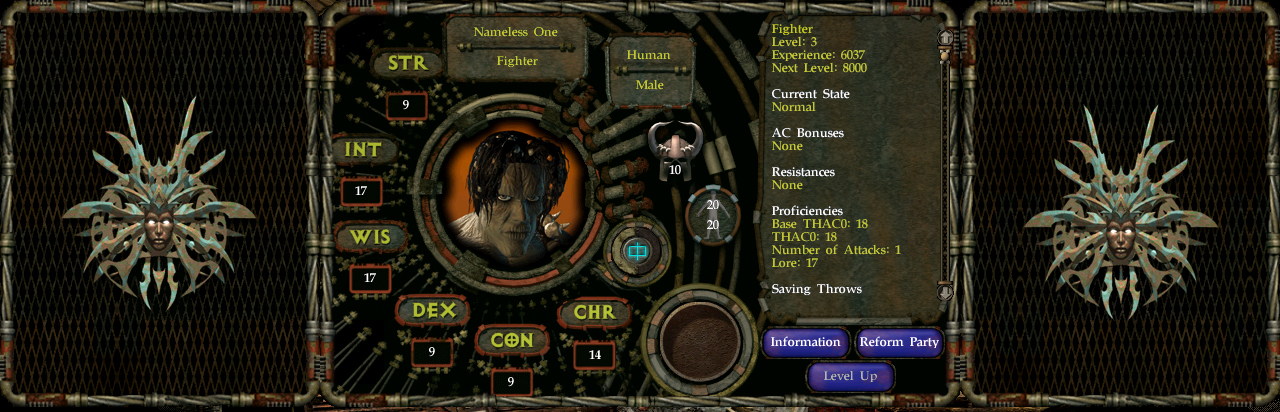Click the DEX attribute label

tap(433, 311)
